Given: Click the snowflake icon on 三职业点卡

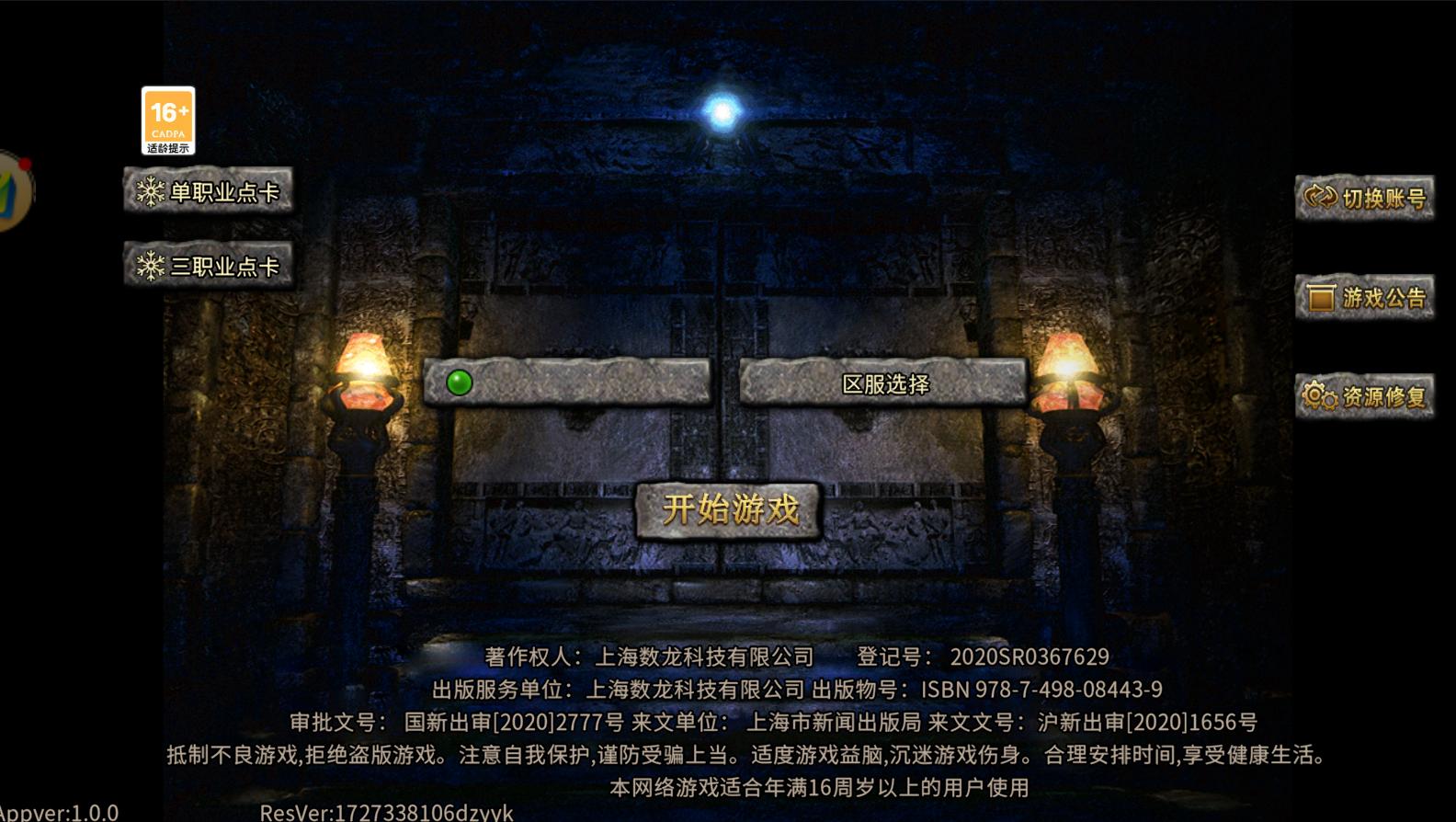Looking at the screenshot, I should click(x=150, y=264).
